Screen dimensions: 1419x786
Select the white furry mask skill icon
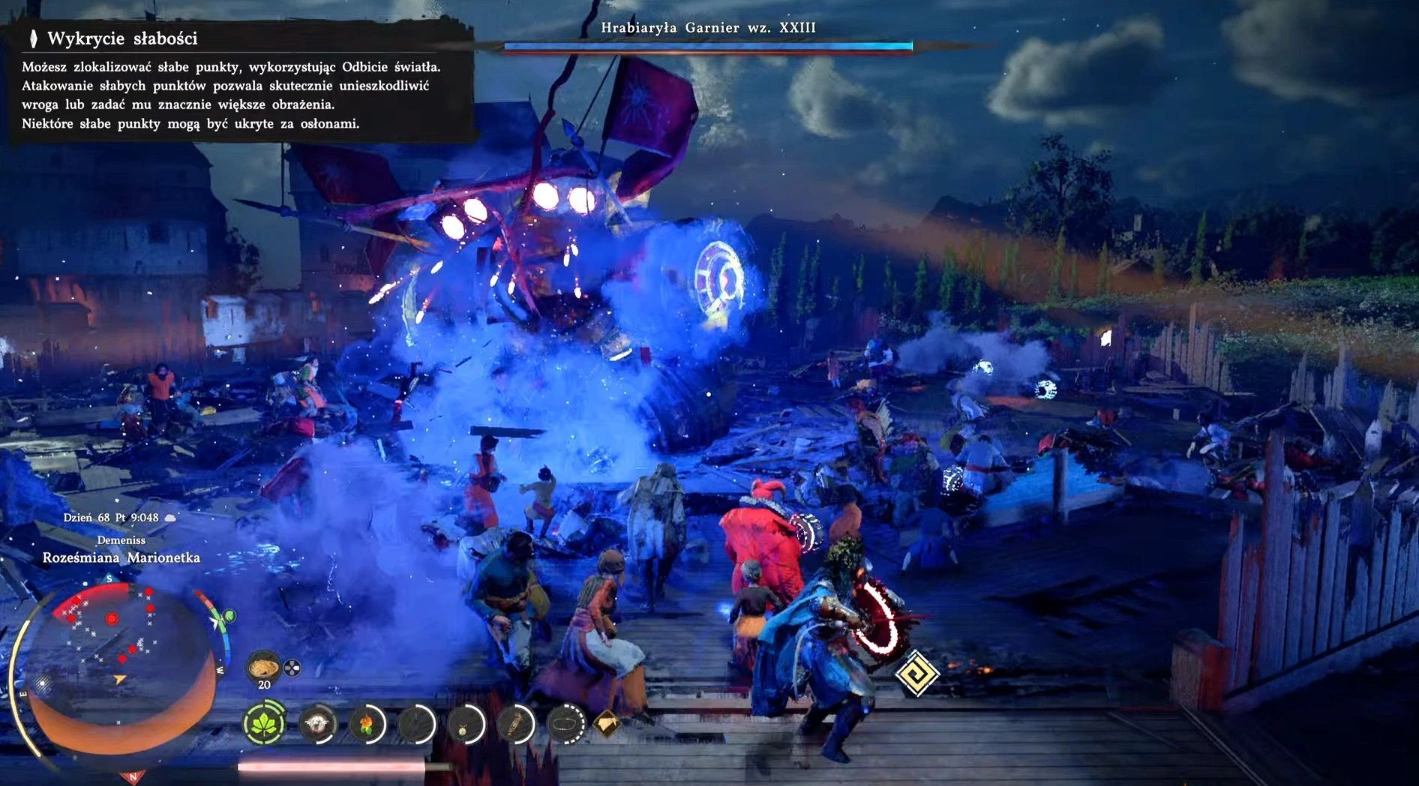[x=317, y=723]
